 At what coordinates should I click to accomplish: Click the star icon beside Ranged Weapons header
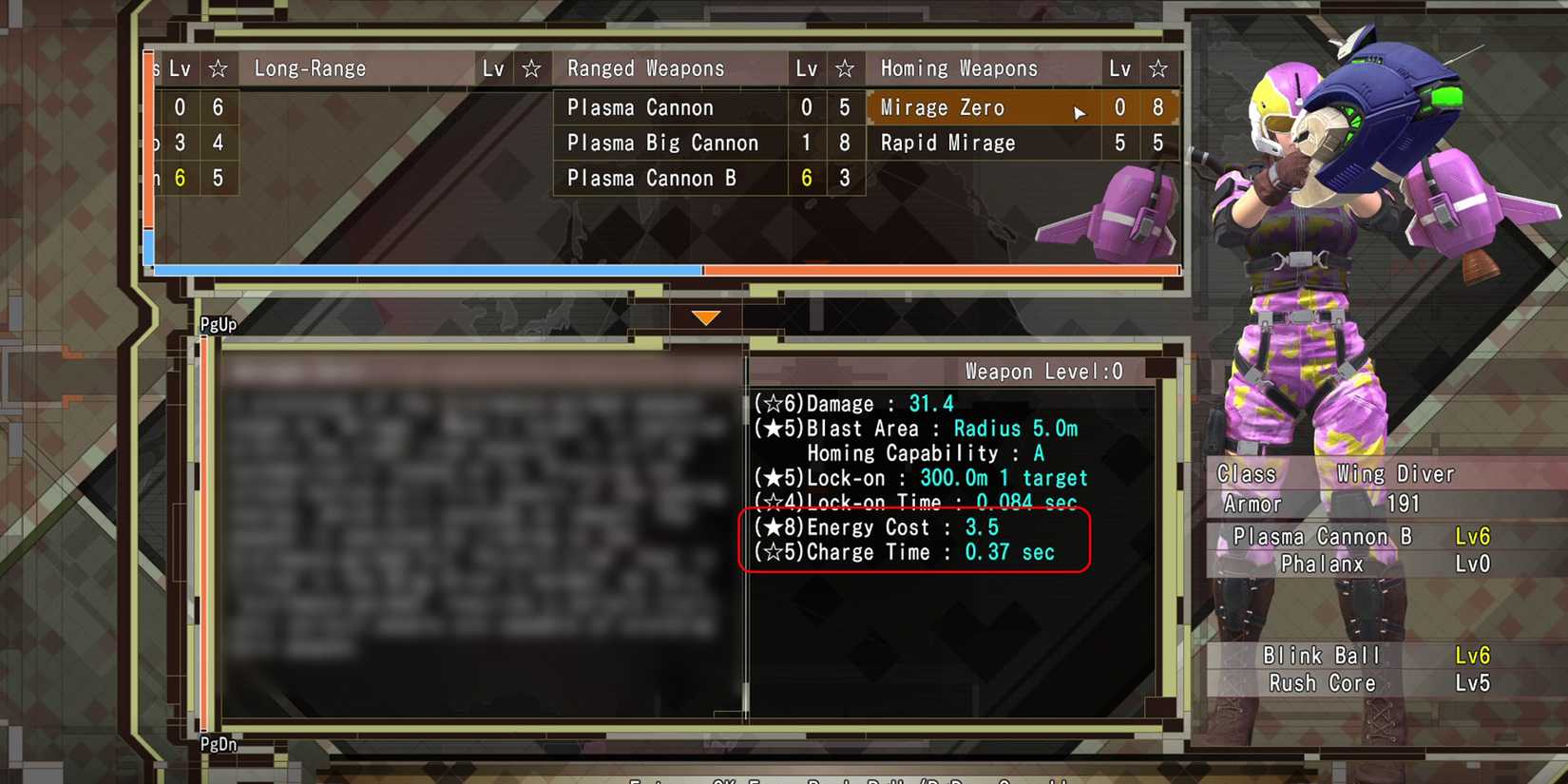[845, 67]
